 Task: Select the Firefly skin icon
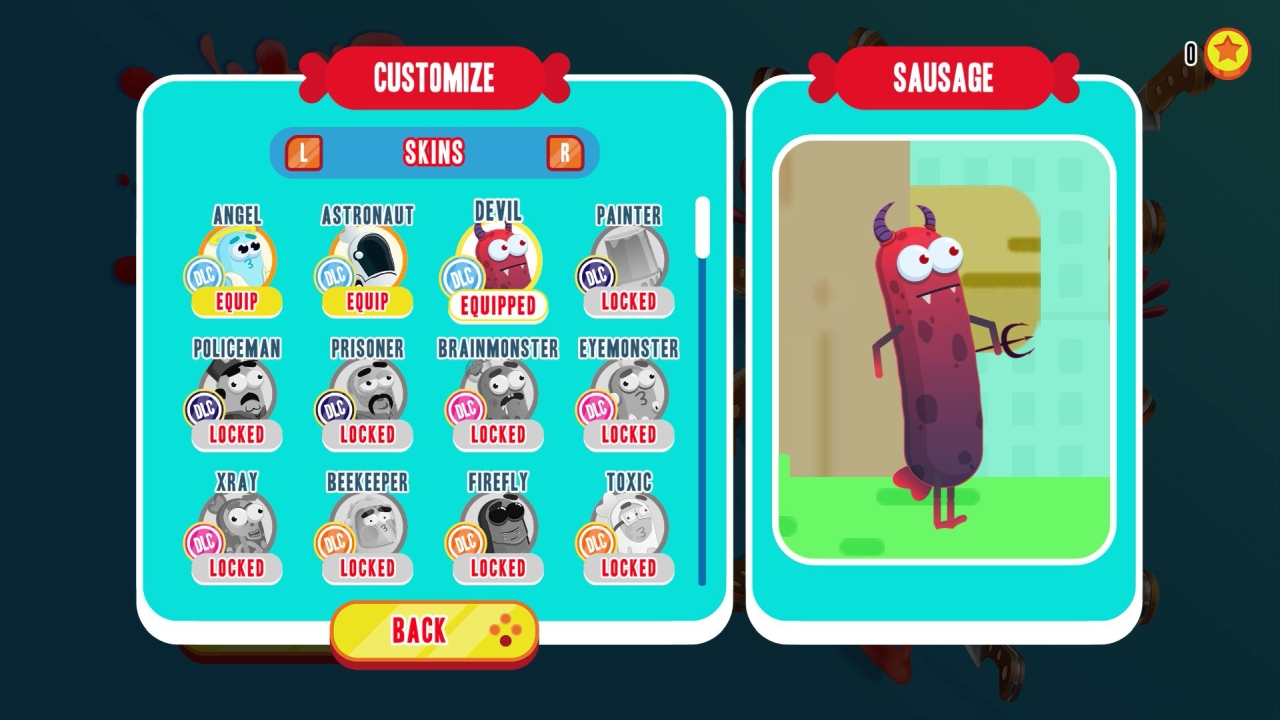click(497, 523)
